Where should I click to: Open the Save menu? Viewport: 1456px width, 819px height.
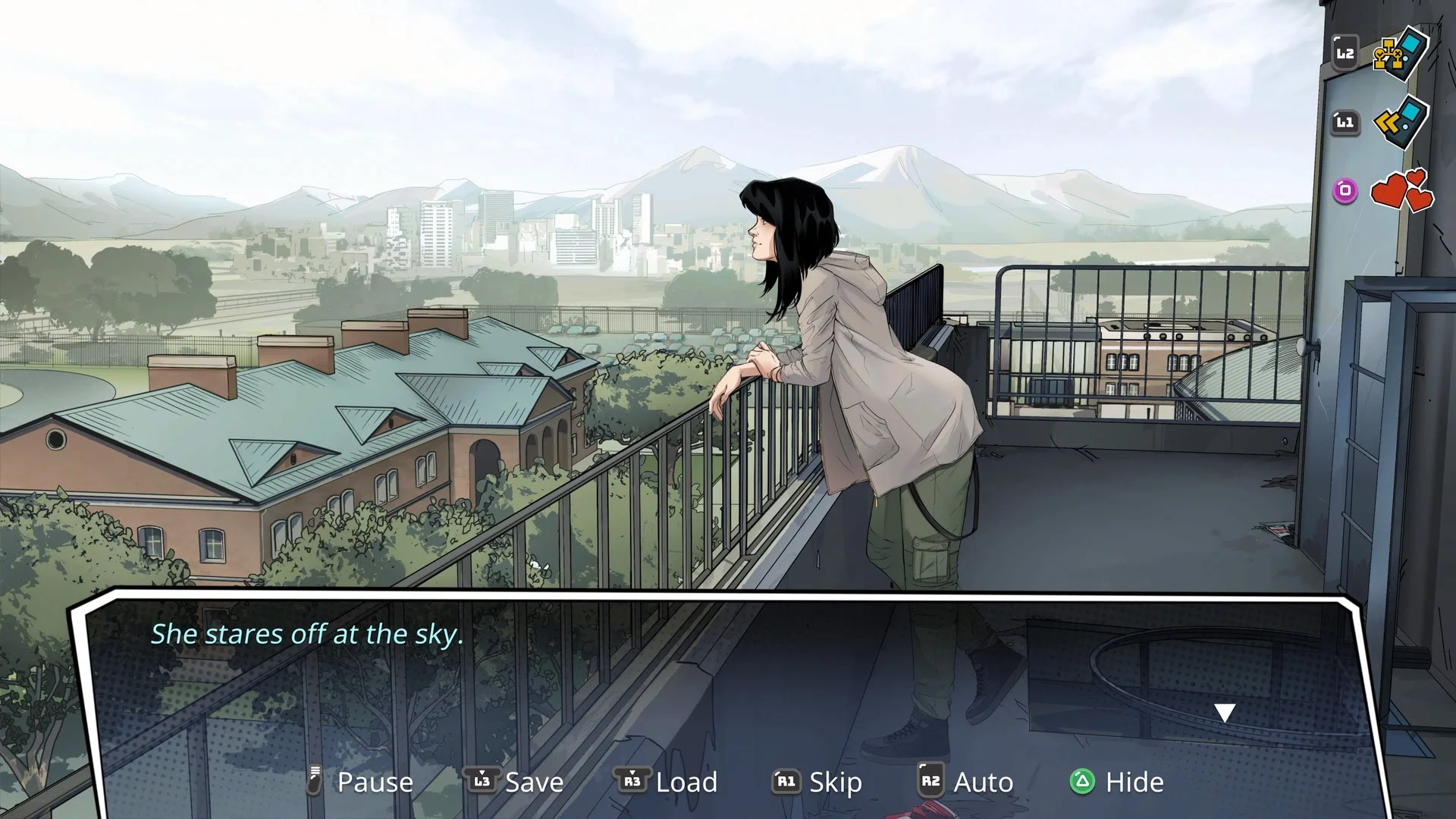[516, 782]
